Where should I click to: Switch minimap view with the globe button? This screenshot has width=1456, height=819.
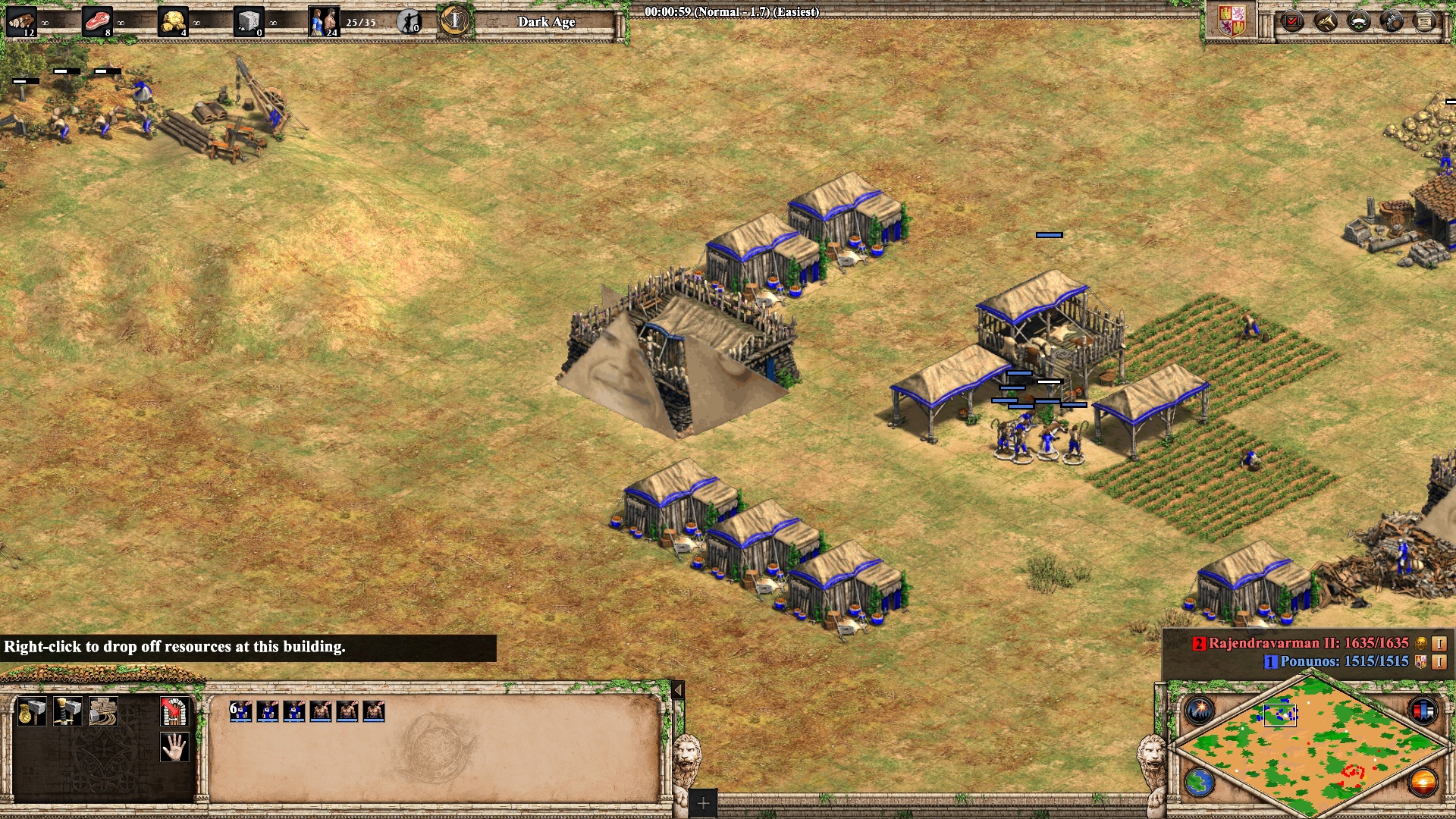pos(1200,783)
